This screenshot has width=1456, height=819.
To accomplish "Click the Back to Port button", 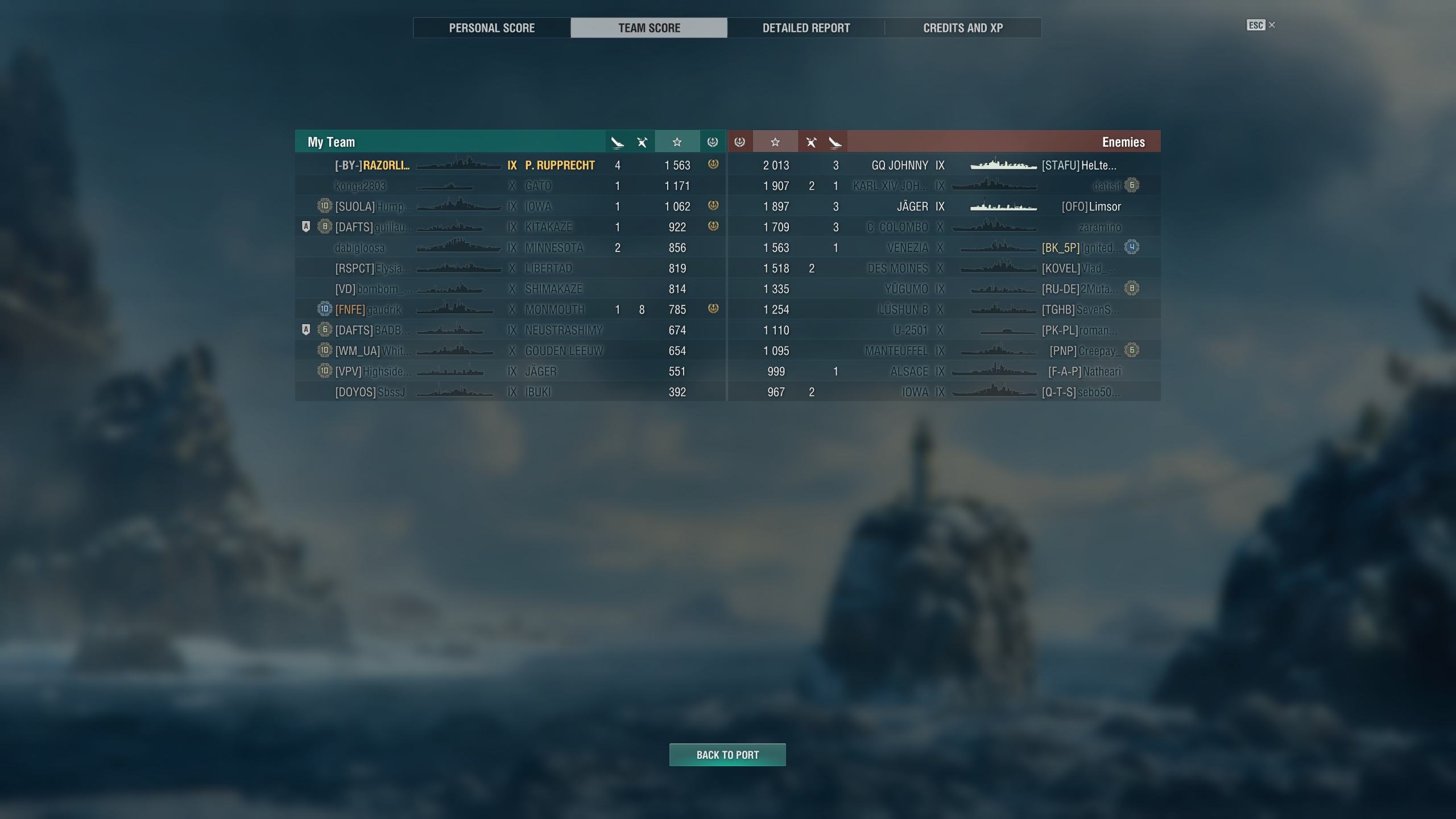I will [x=728, y=755].
